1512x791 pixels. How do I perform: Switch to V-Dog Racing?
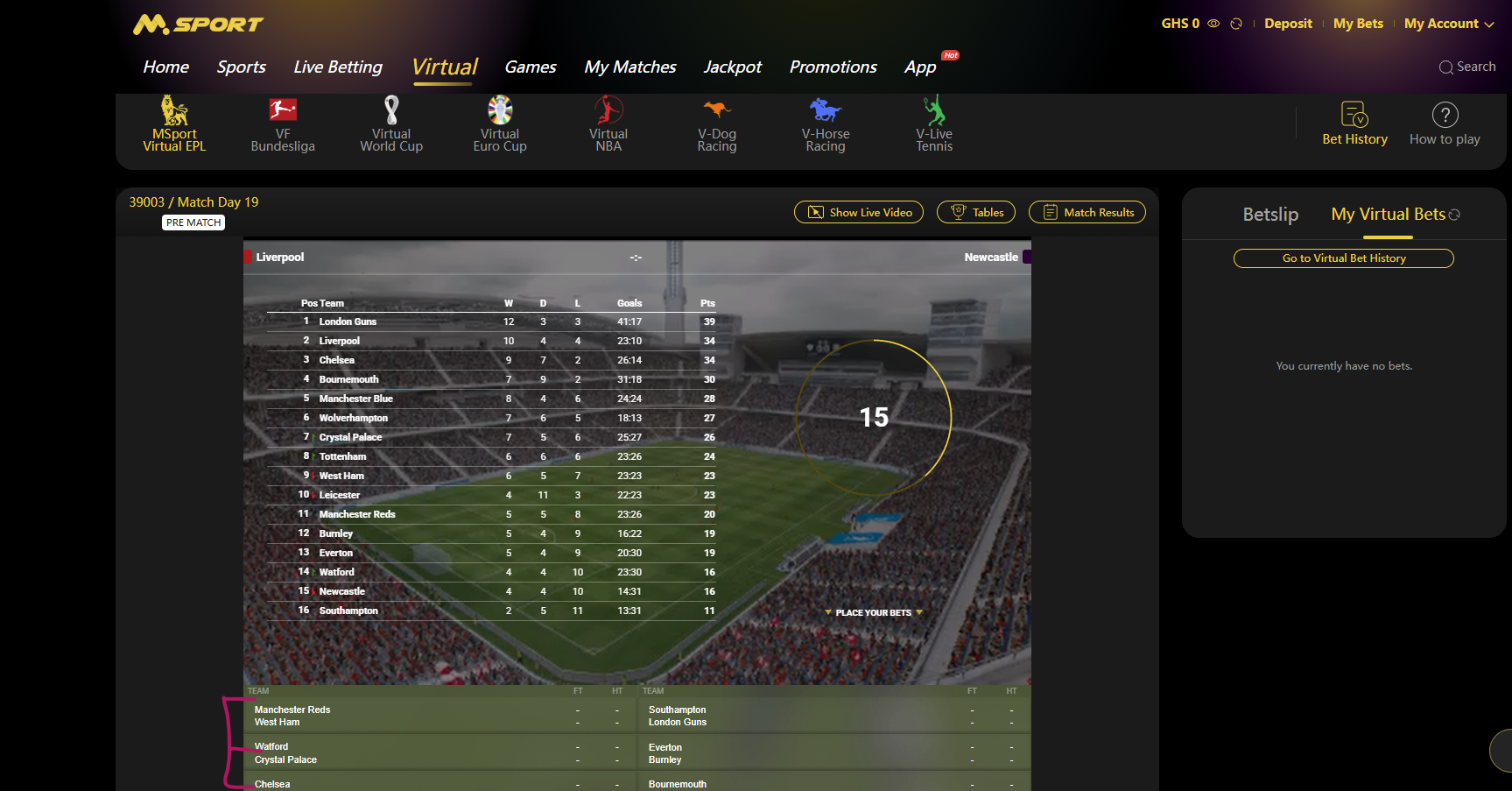point(717,124)
